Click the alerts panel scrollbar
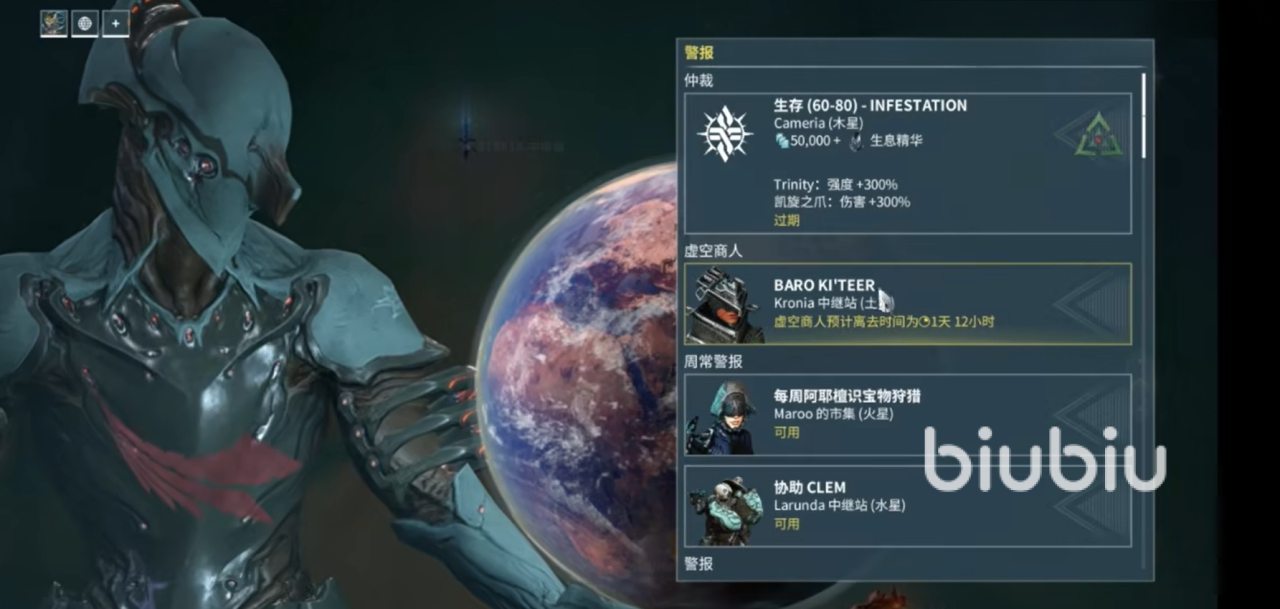Screen dimensions: 1280x609 tap(1144, 115)
